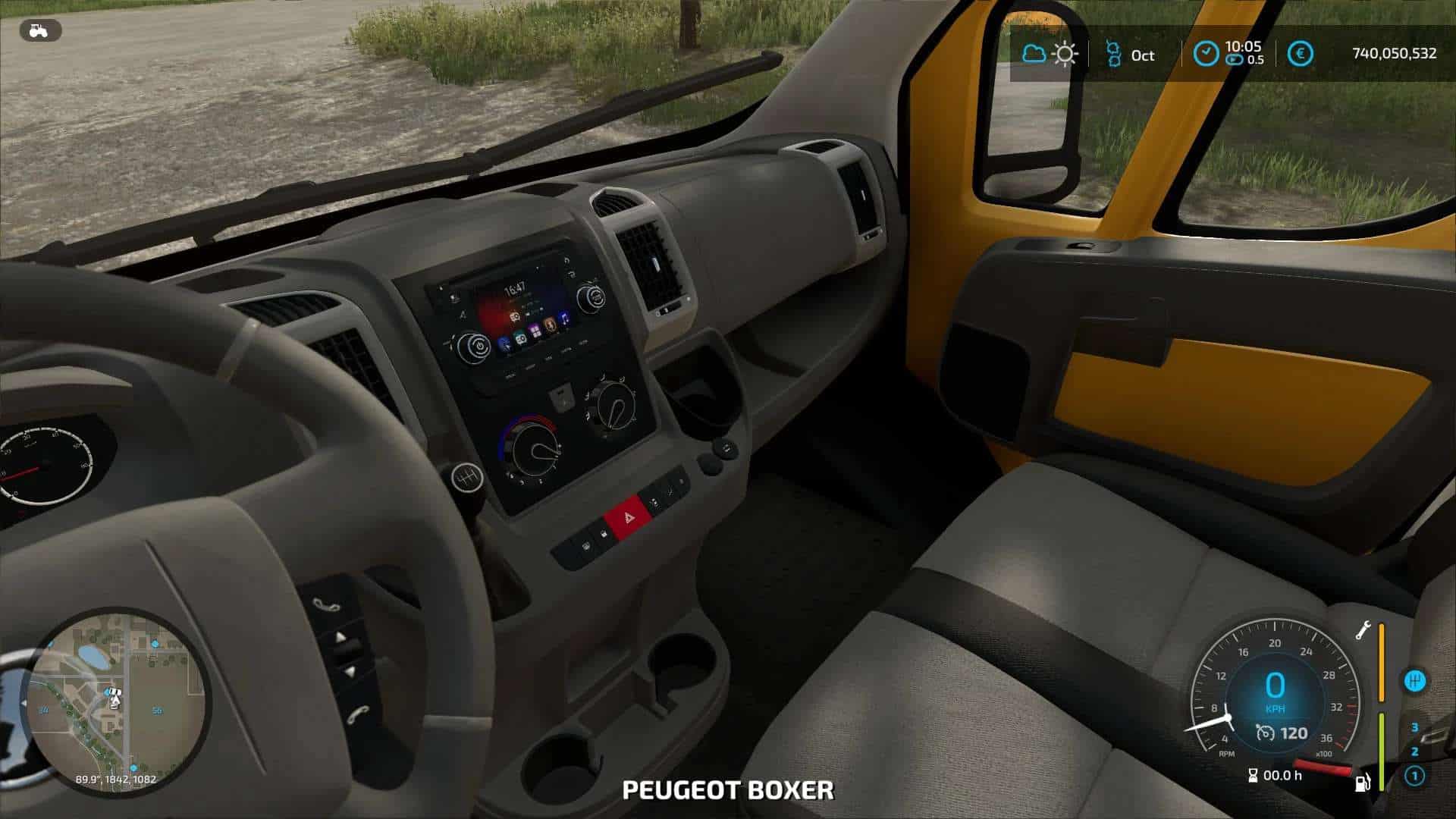Image resolution: width=1456 pixels, height=819 pixels.
Task: Click the blue gearbox shifter icon
Action: [1414, 681]
